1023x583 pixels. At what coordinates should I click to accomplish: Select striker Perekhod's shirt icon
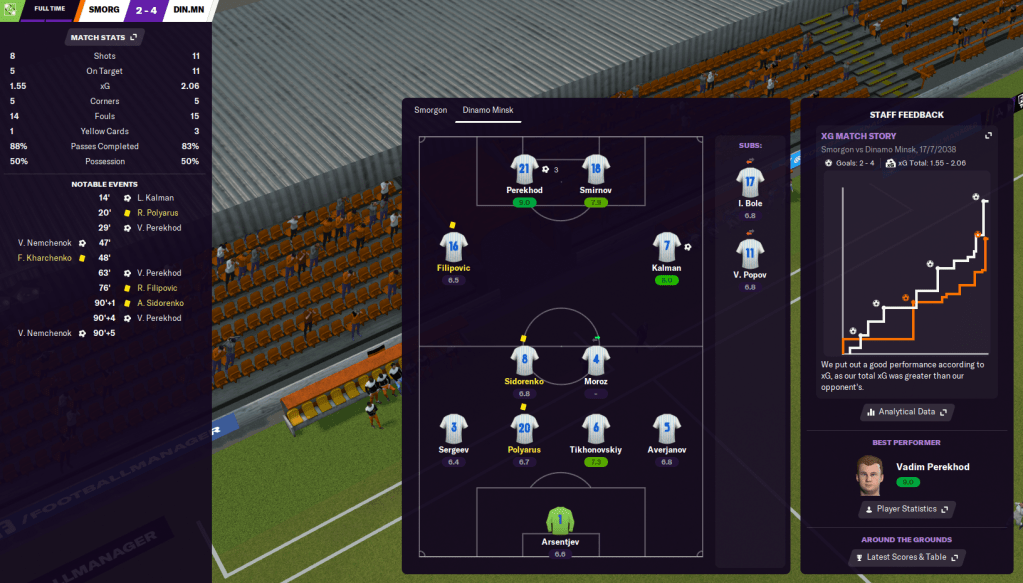[x=524, y=170]
